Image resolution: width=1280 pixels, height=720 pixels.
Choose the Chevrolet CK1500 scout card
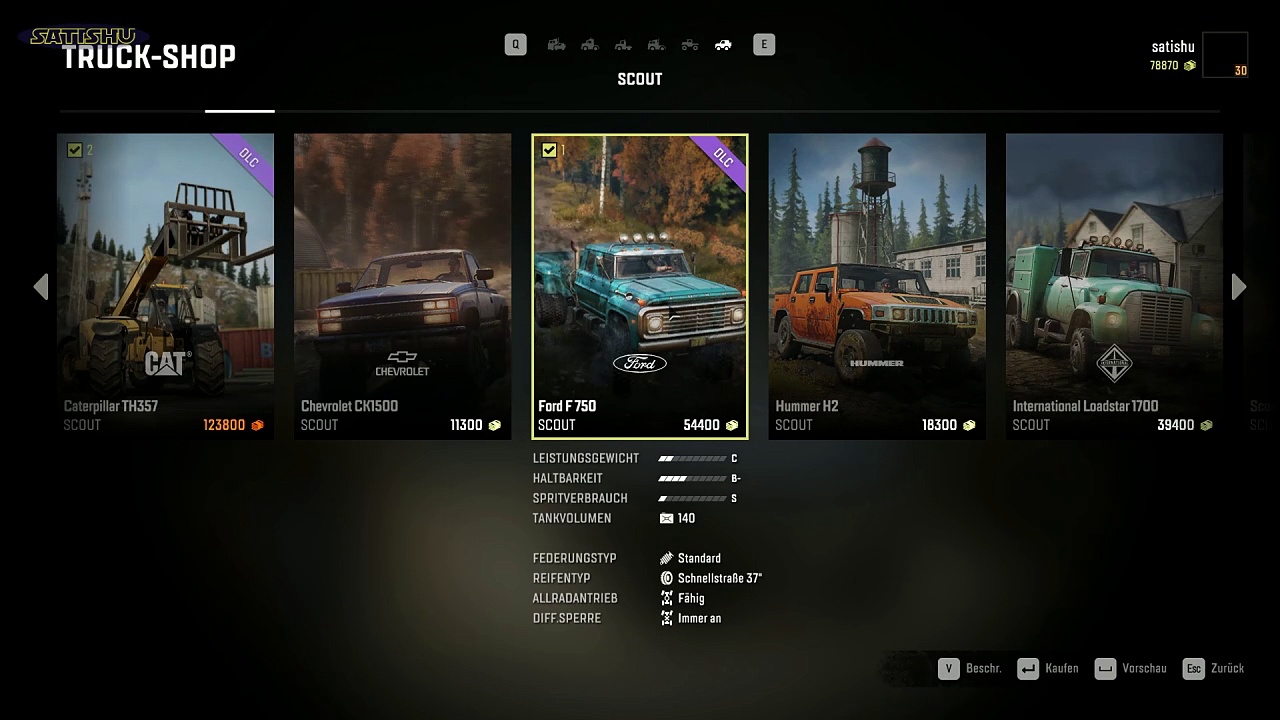(x=402, y=286)
